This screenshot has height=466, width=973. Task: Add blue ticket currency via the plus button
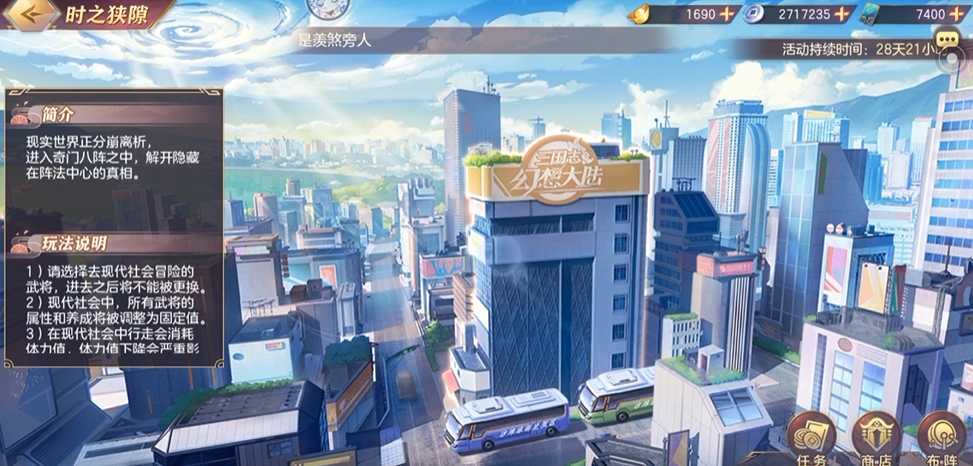pyautogui.click(x=961, y=14)
